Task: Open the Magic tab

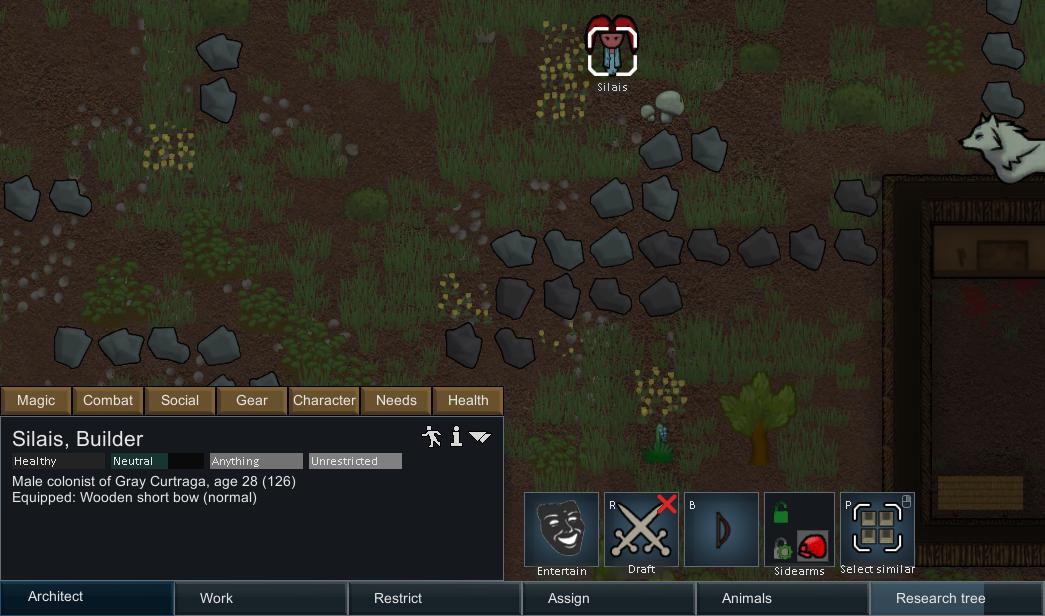Action: tap(36, 400)
